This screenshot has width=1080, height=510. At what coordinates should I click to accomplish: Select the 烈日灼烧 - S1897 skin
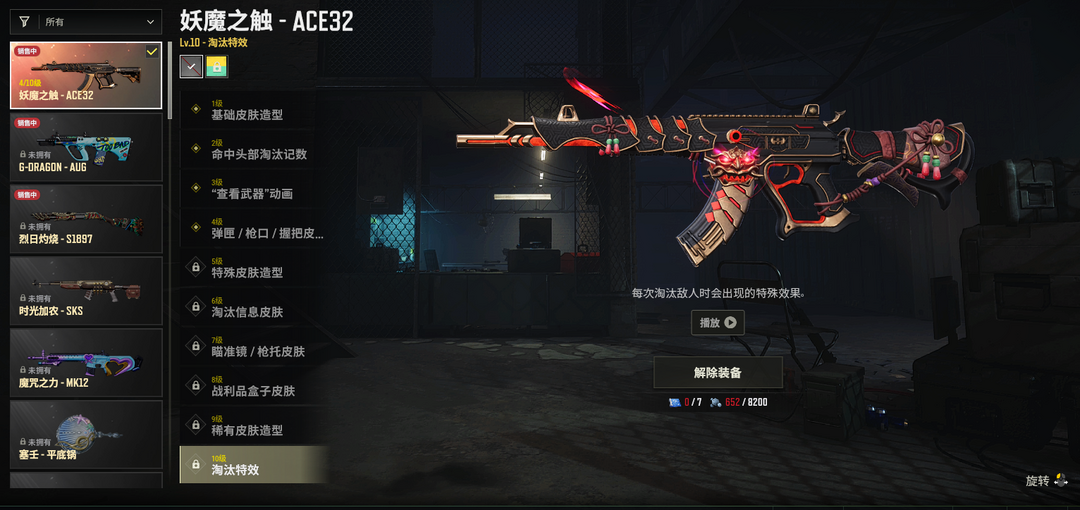[86, 219]
